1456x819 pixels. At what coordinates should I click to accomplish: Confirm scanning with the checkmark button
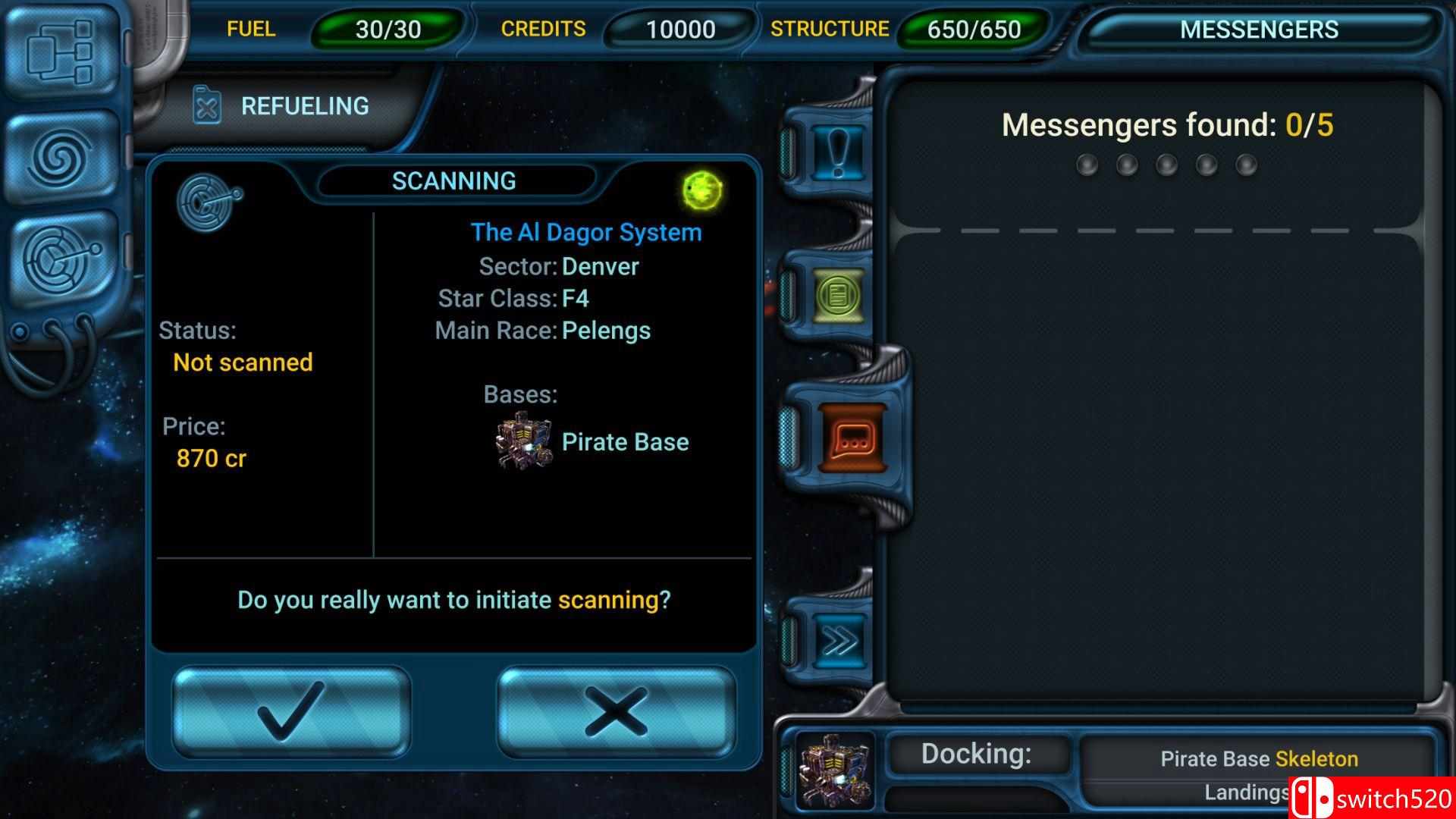[x=290, y=713]
